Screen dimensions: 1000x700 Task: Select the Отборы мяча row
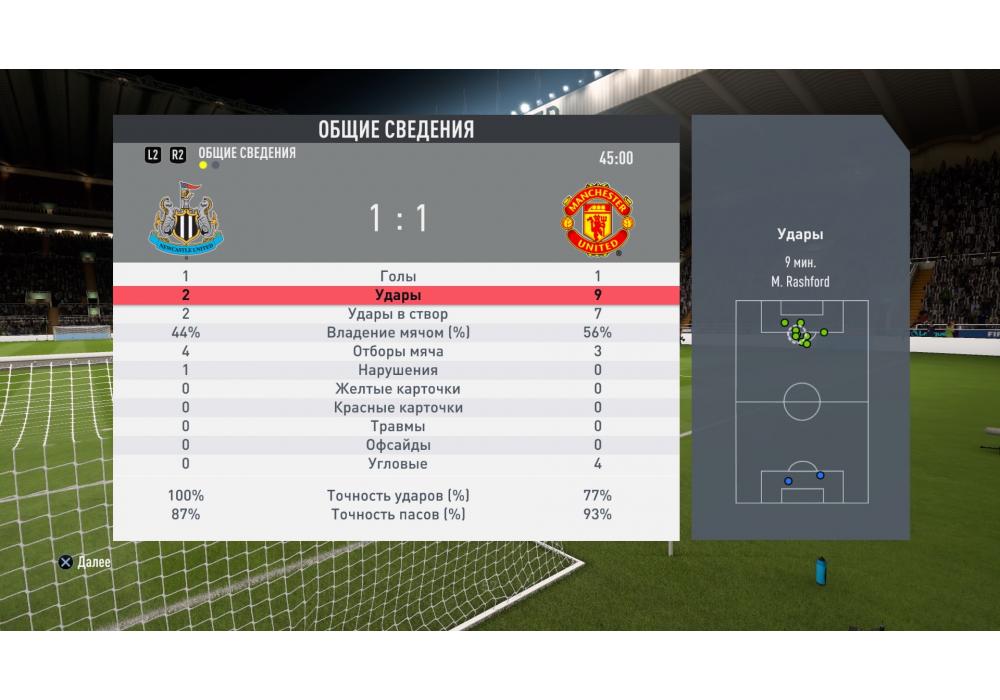(398, 352)
